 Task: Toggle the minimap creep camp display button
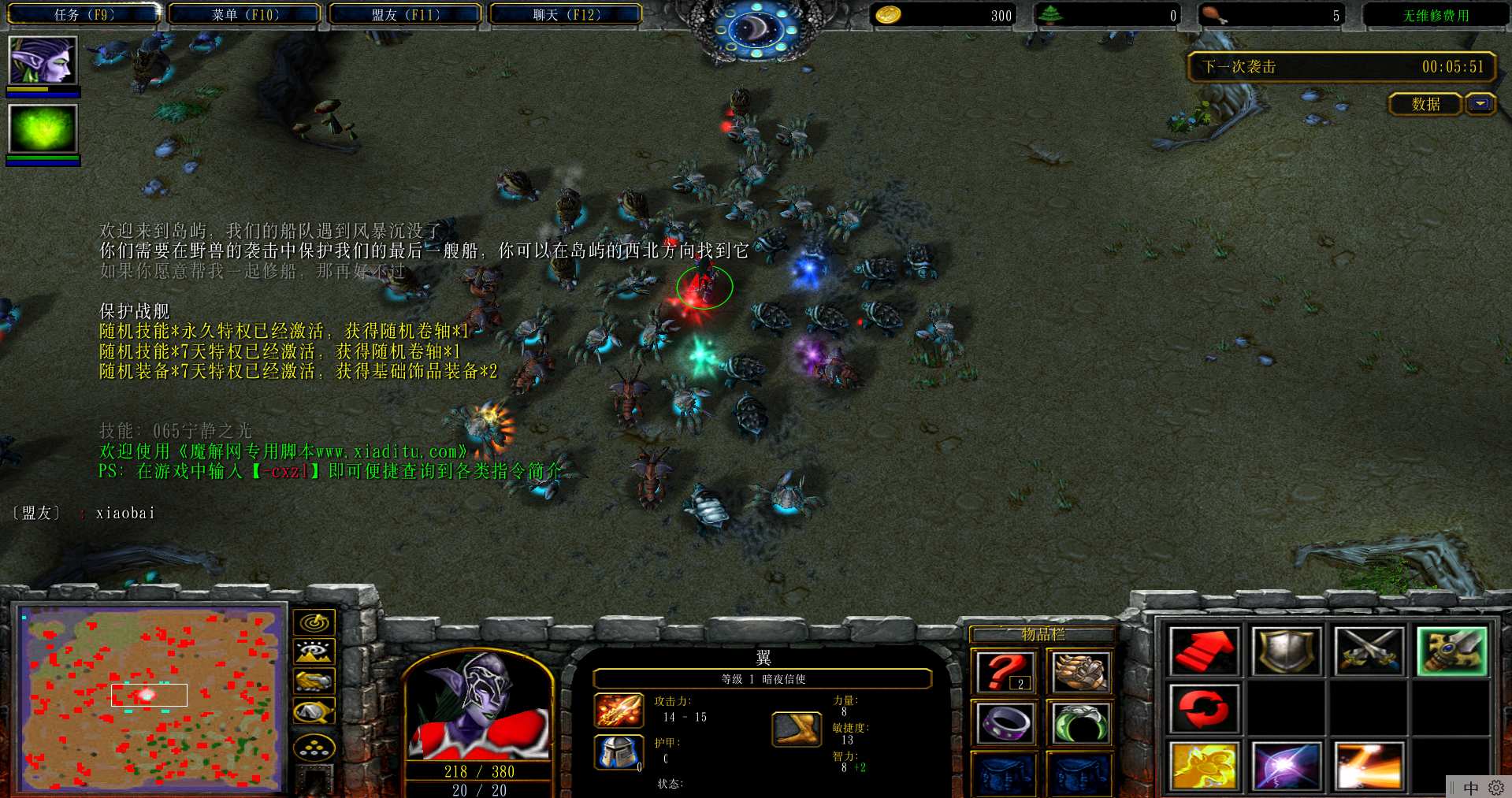click(x=314, y=711)
